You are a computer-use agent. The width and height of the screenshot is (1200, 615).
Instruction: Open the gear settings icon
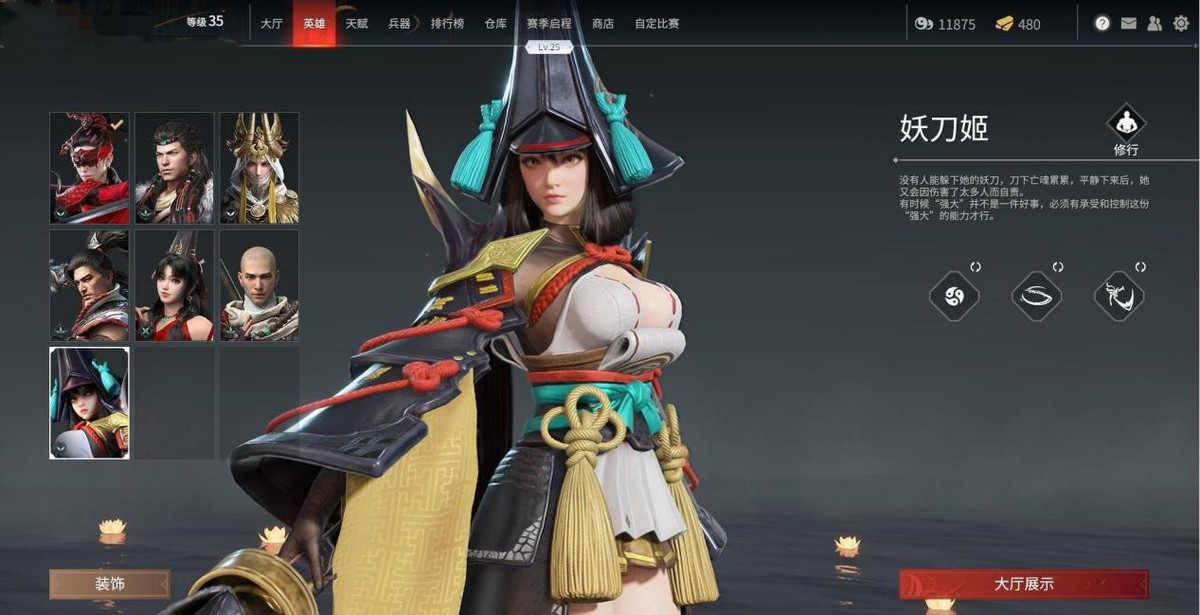click(x=1181, y=24)
